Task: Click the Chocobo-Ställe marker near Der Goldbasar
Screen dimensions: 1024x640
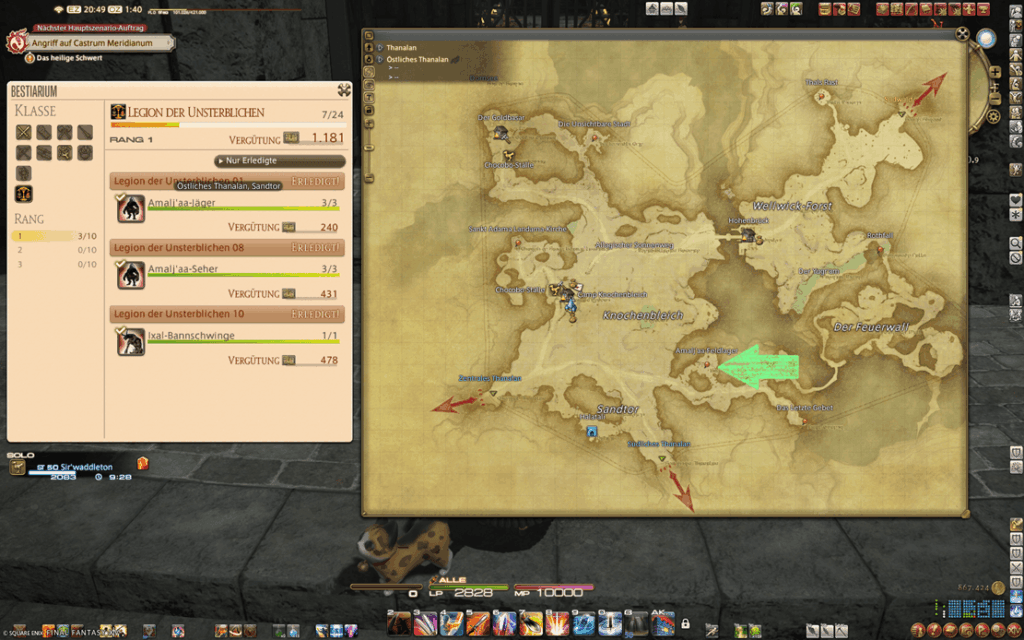Action: point(508,155)
